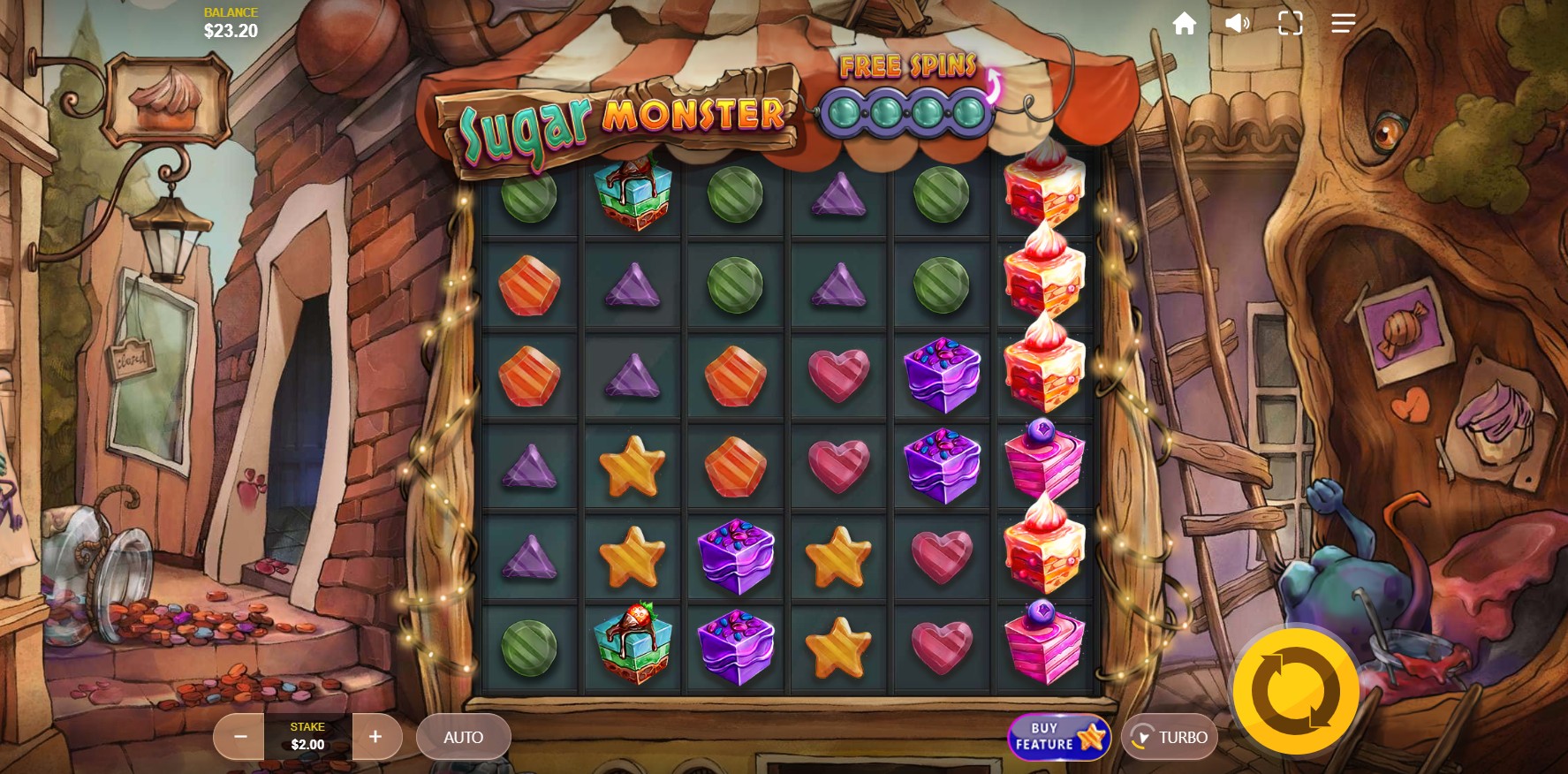Image resolution: width=1568 pixels, height=774 pixels.
Task: Open the hamburger menu
Action: click(1343, 24)
